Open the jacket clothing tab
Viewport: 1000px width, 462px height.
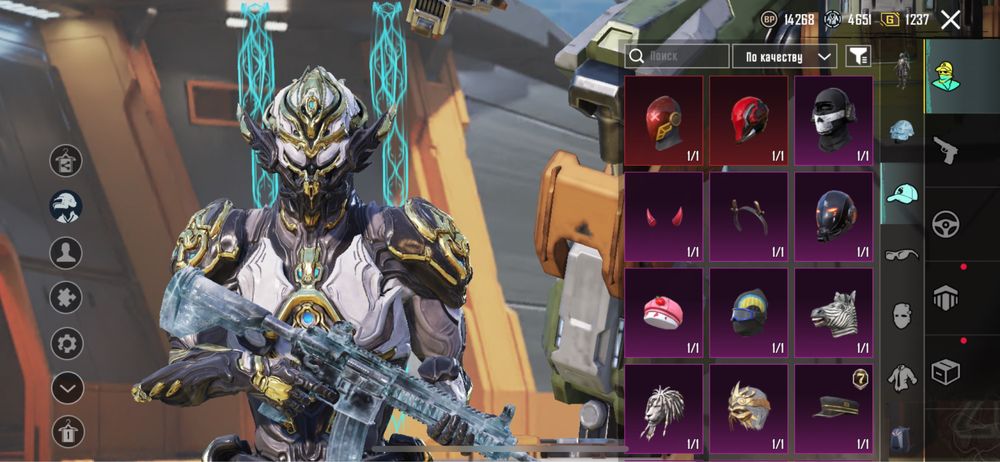coord(902,377)
